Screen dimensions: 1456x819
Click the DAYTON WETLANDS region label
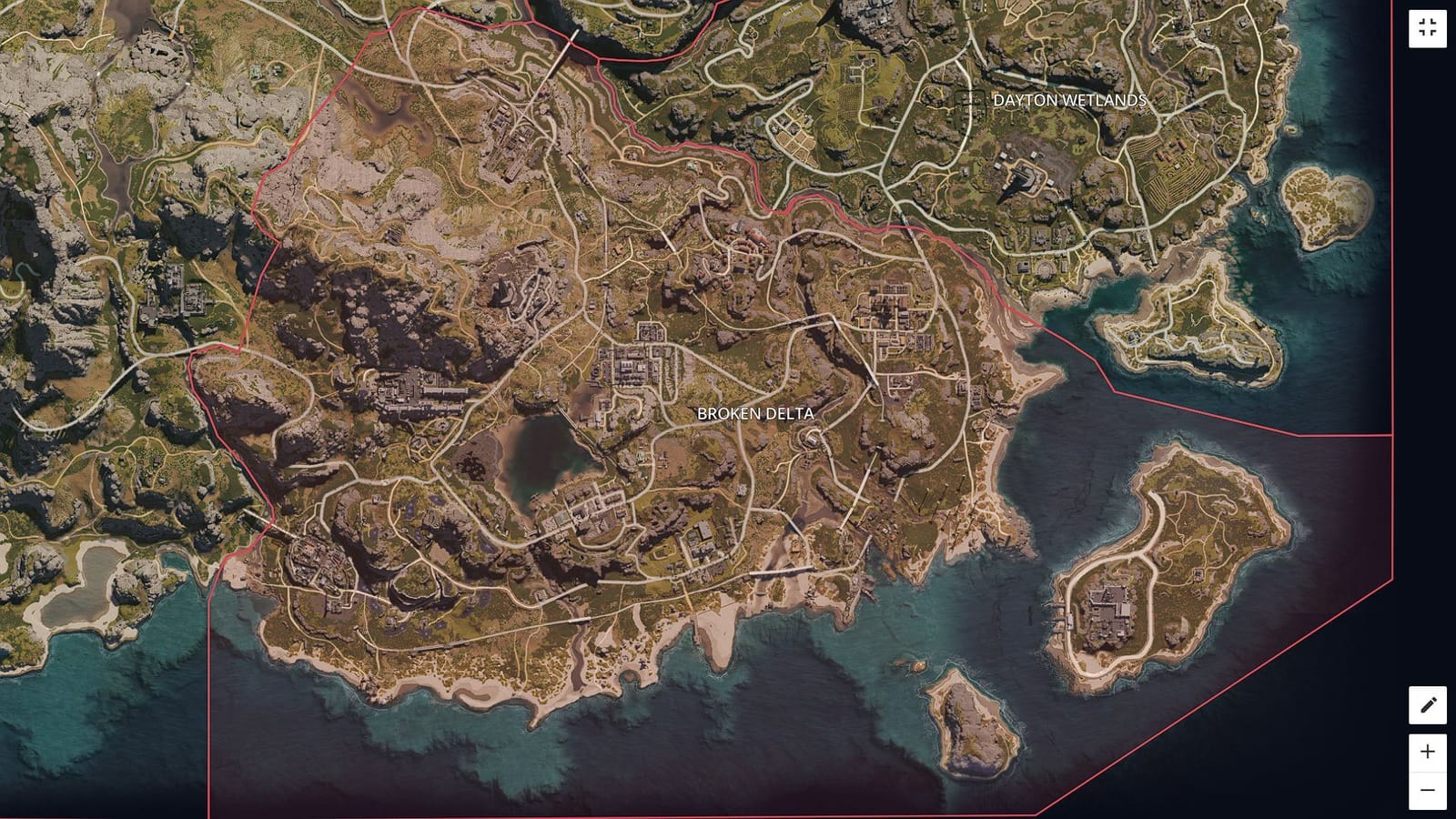[x=1071, y=100]
